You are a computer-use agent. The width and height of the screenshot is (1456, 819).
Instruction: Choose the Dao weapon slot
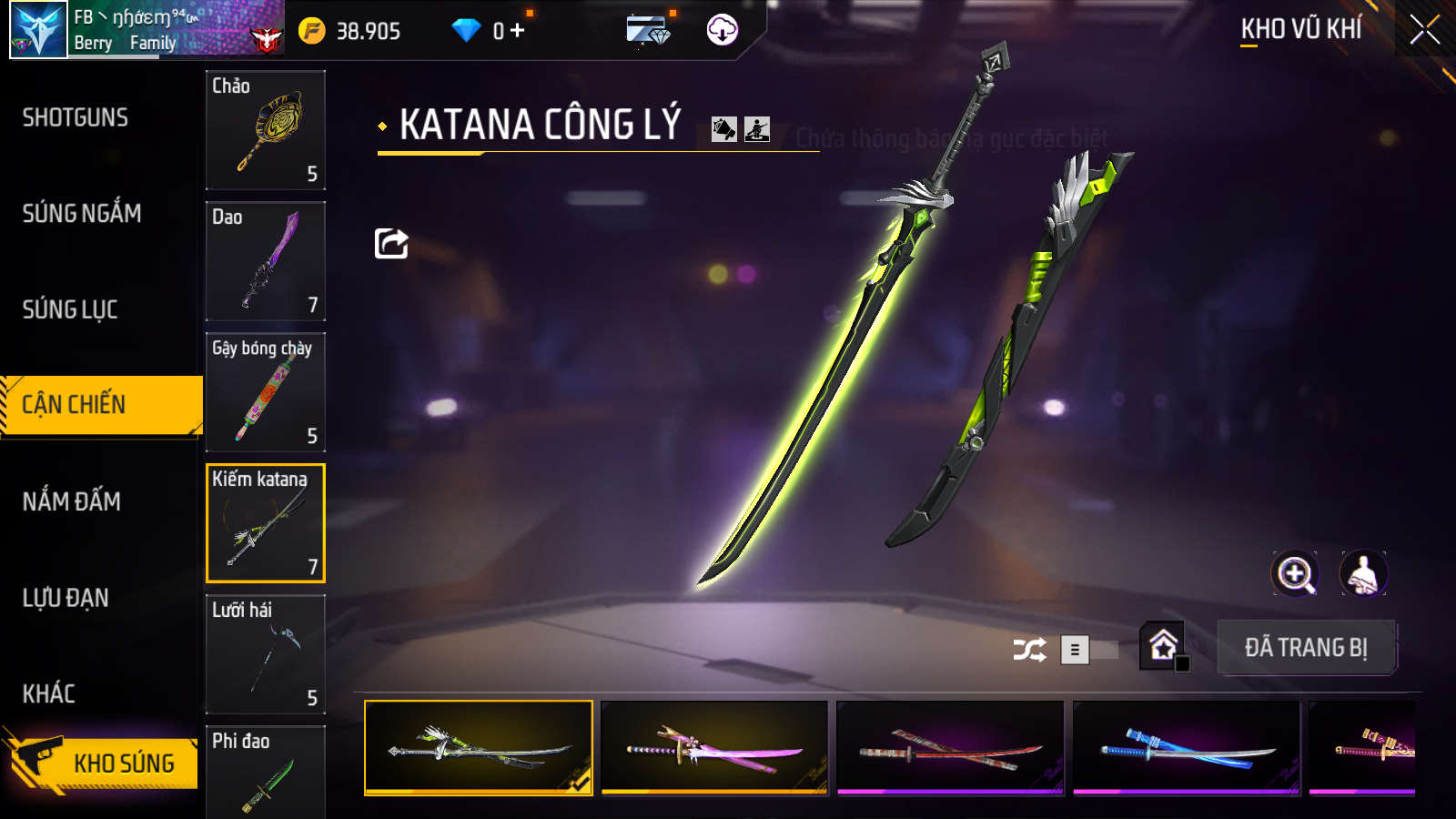click(x=266, y=261)
